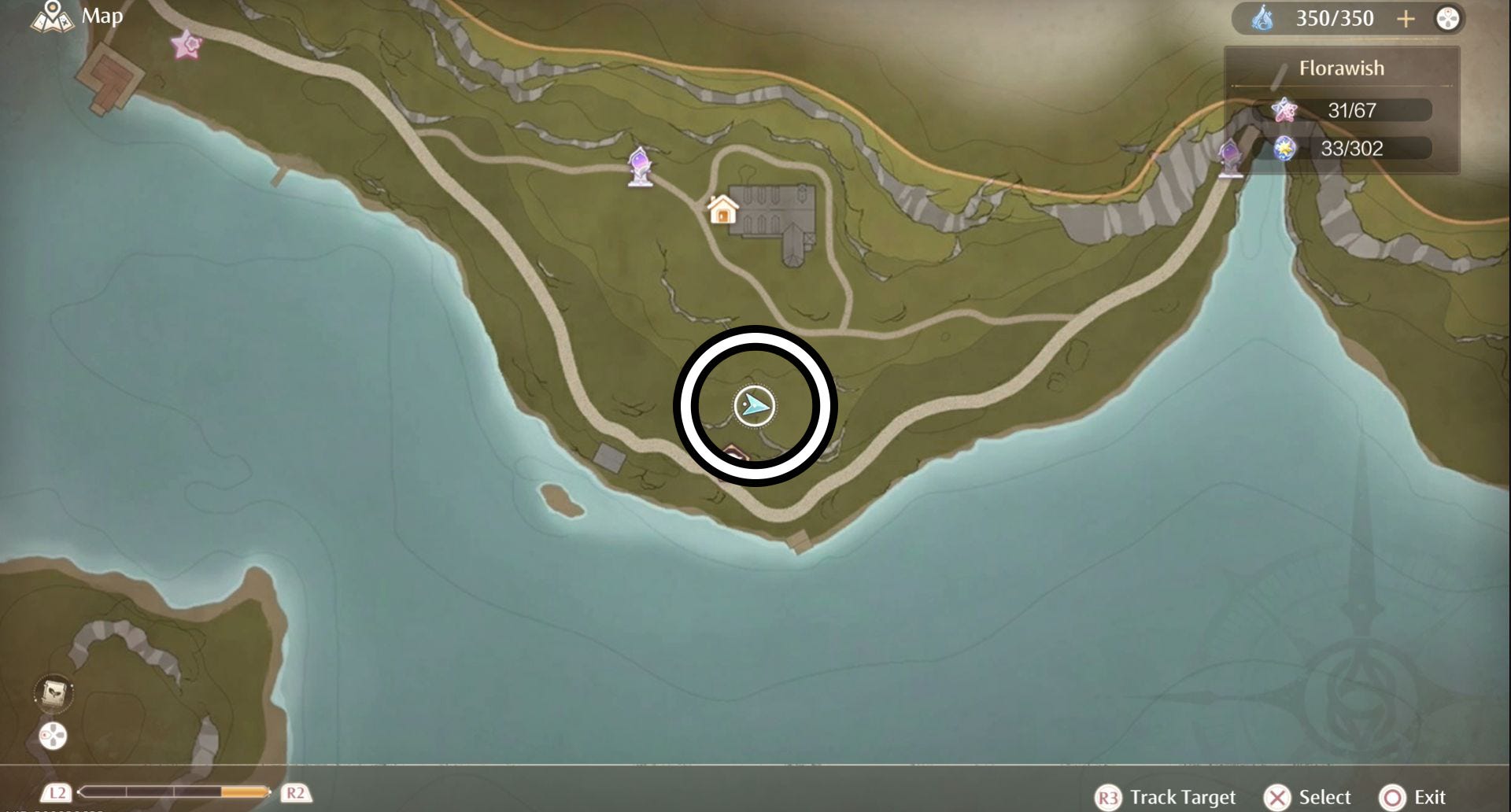Select the pink star marker on the map
Image resolution: width=1511 pixels, height=812 pixels.
[x=187, y=45]
